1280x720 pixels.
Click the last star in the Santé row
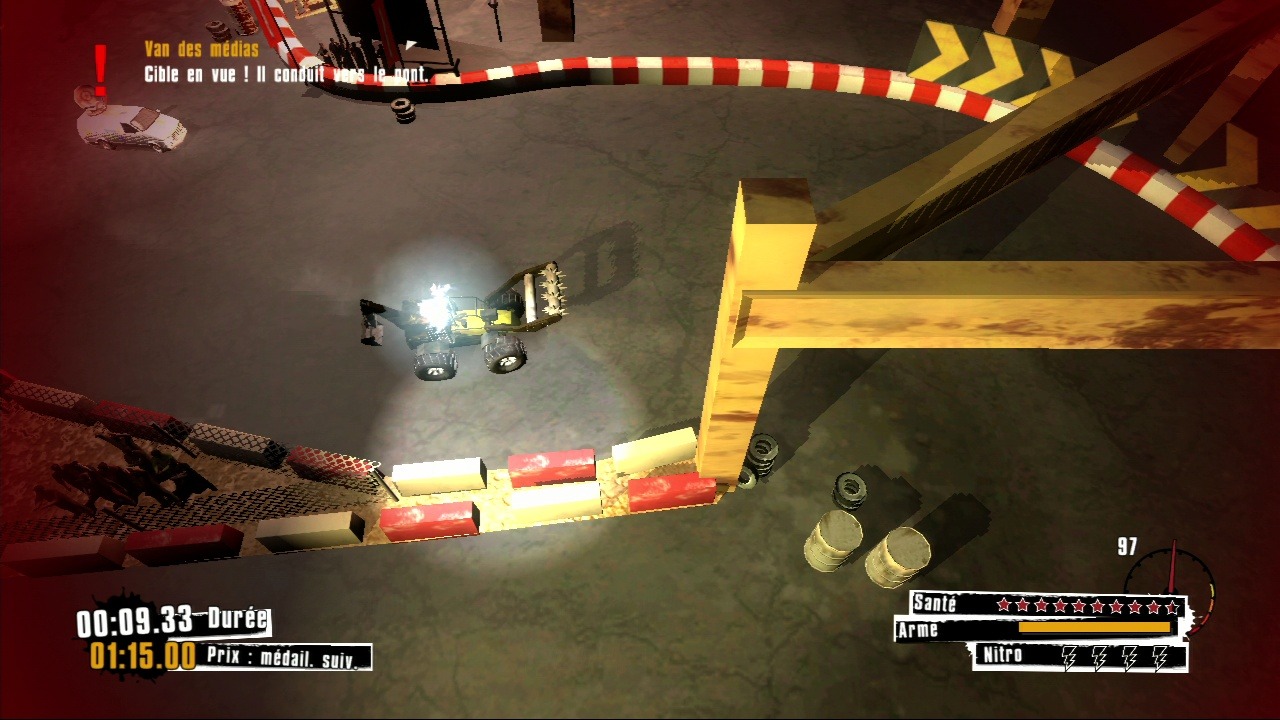[1172, 605]
